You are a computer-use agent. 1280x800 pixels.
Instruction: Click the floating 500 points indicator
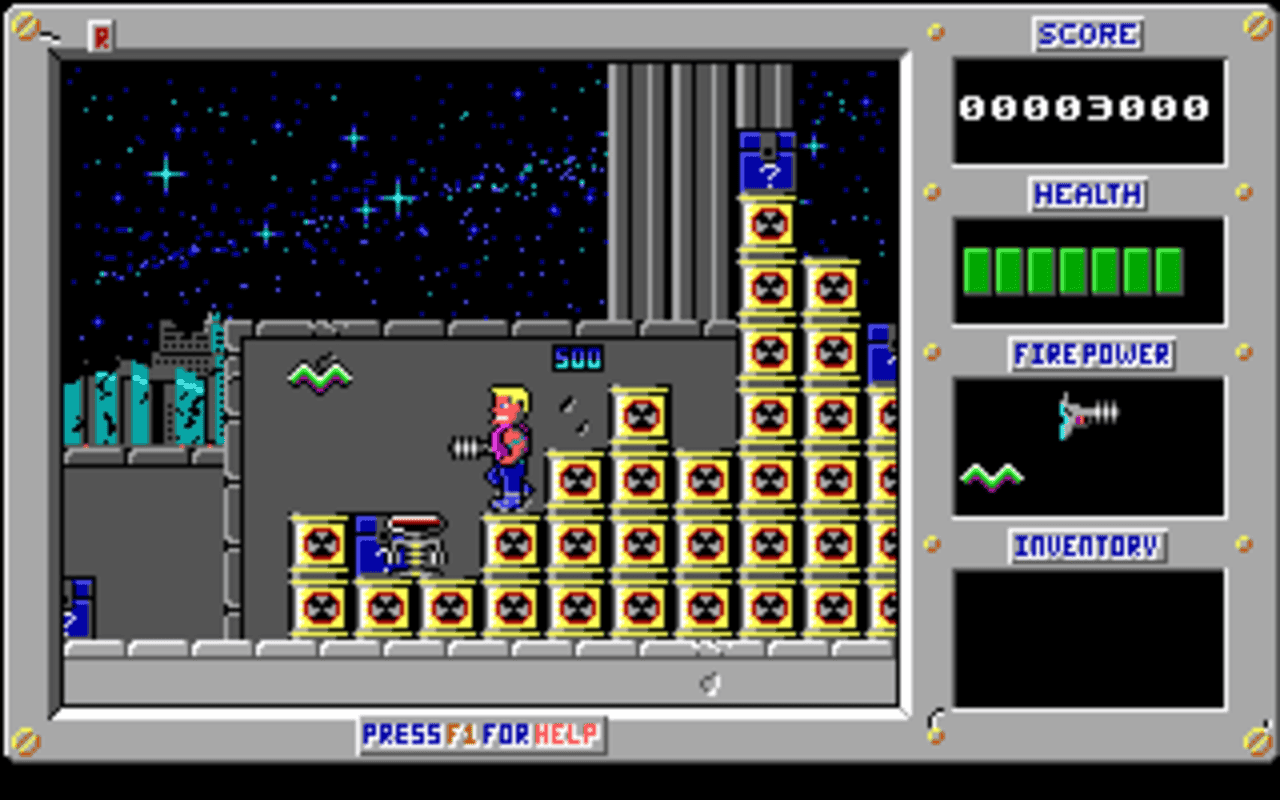point(578,357)
